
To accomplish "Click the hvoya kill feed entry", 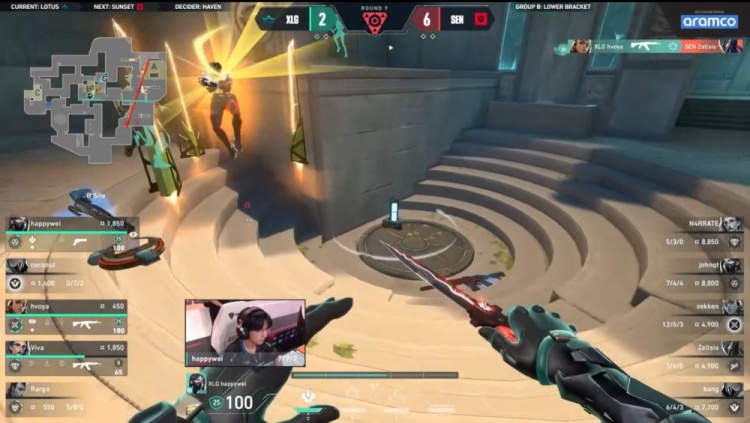I will pyautogui.click(x=655, y=46).
